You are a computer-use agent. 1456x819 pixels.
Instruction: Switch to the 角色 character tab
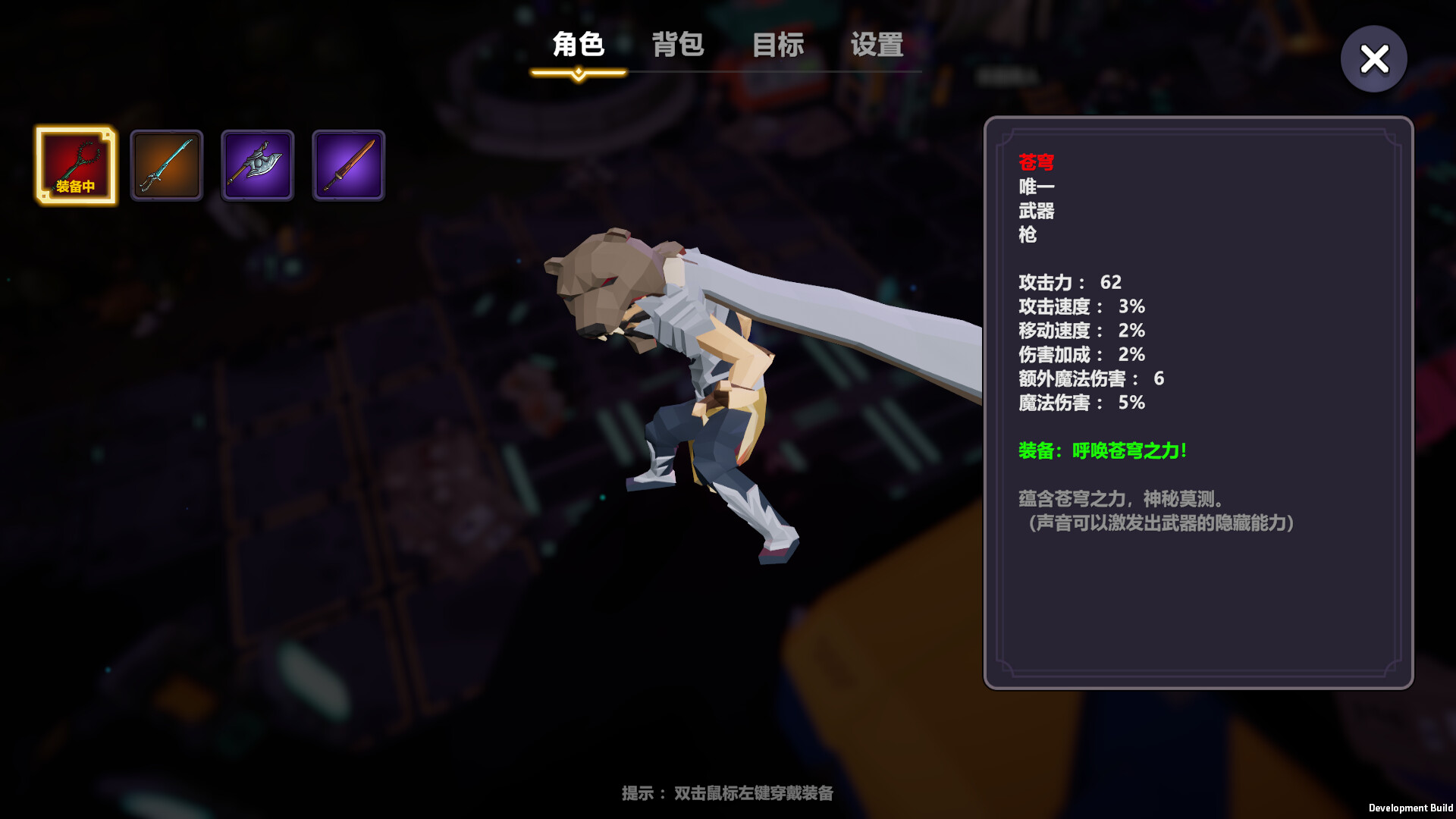coord(579,45)
